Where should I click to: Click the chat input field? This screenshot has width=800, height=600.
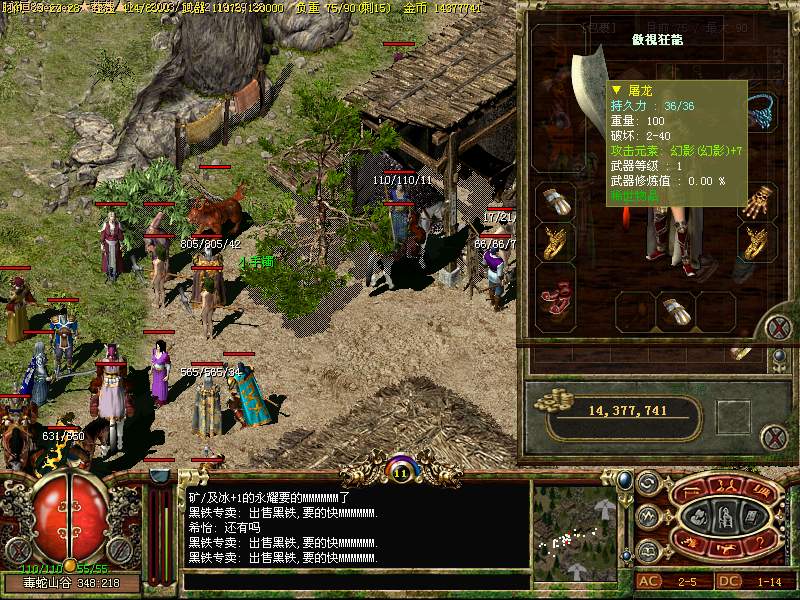tap(355, 581)
